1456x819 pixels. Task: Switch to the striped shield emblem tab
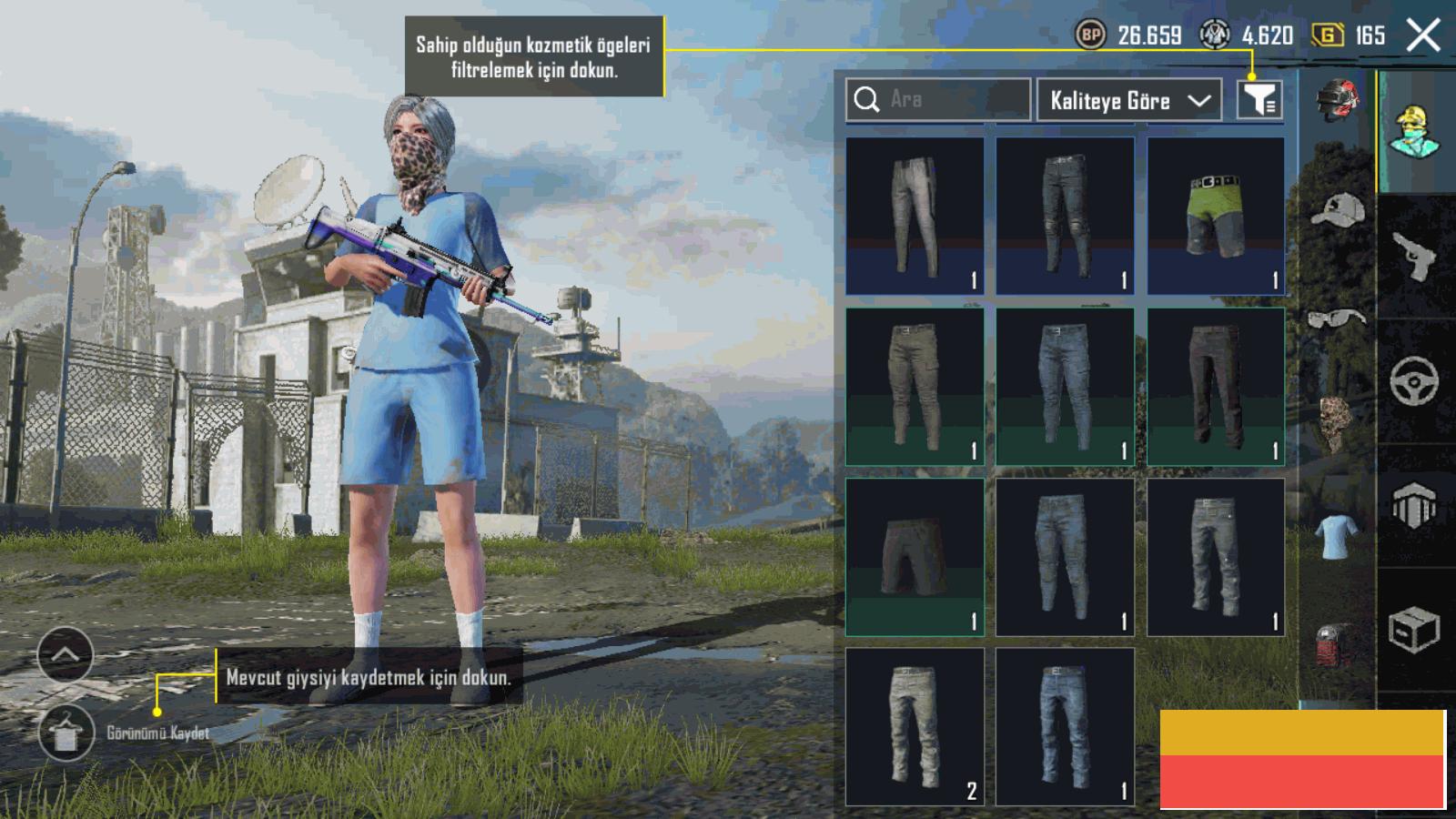tap(1416, 505)
